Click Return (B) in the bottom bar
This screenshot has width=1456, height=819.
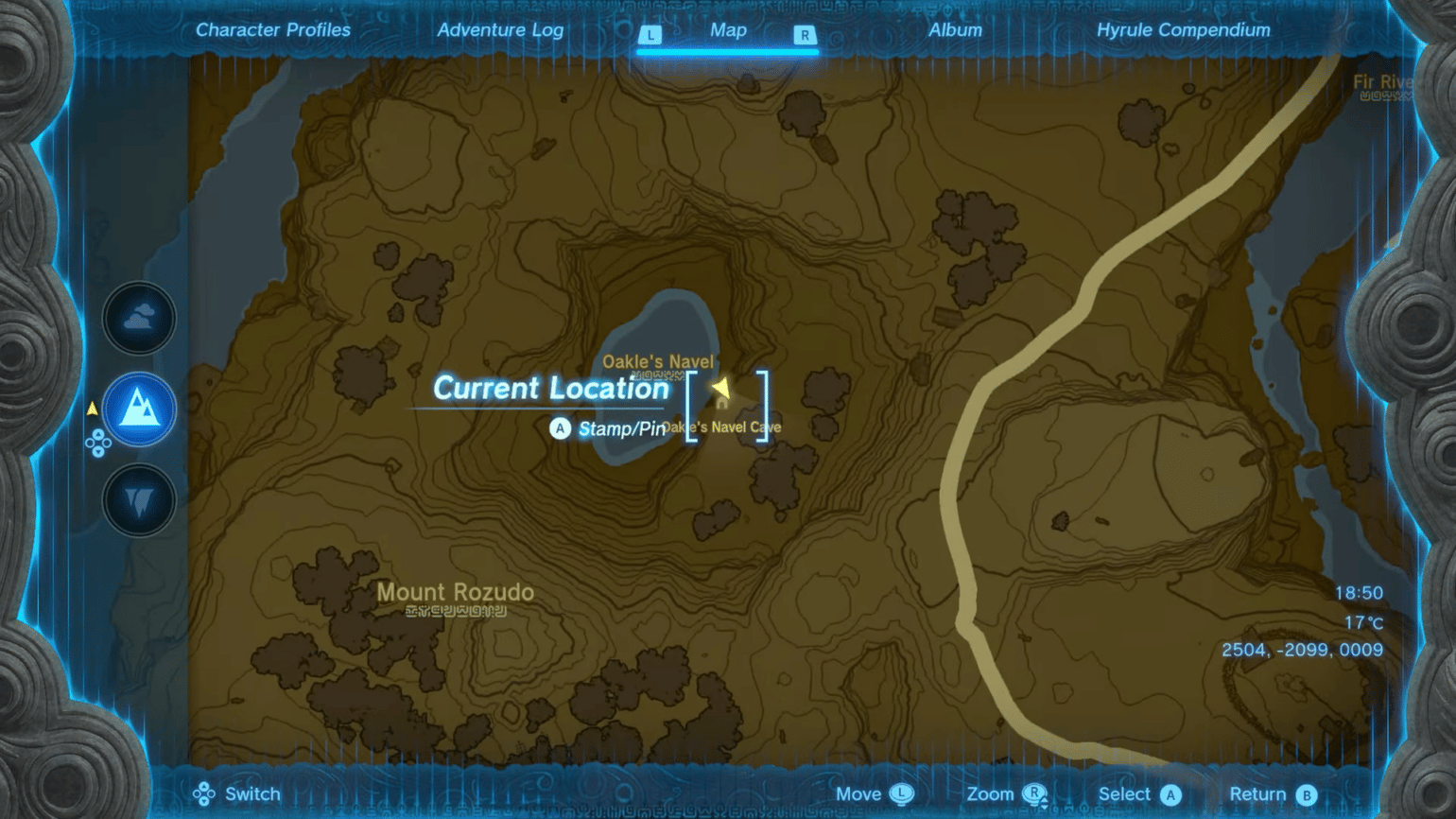point(1273,794)
